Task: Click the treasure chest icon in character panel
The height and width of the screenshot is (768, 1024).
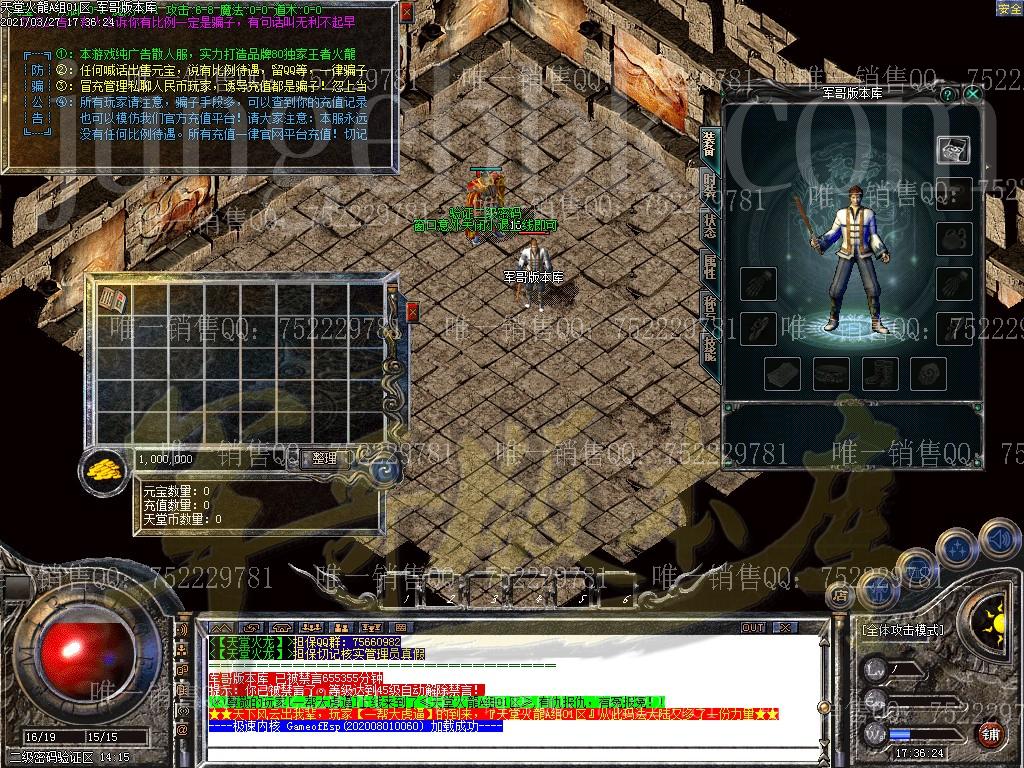Action: coord(953,149)
